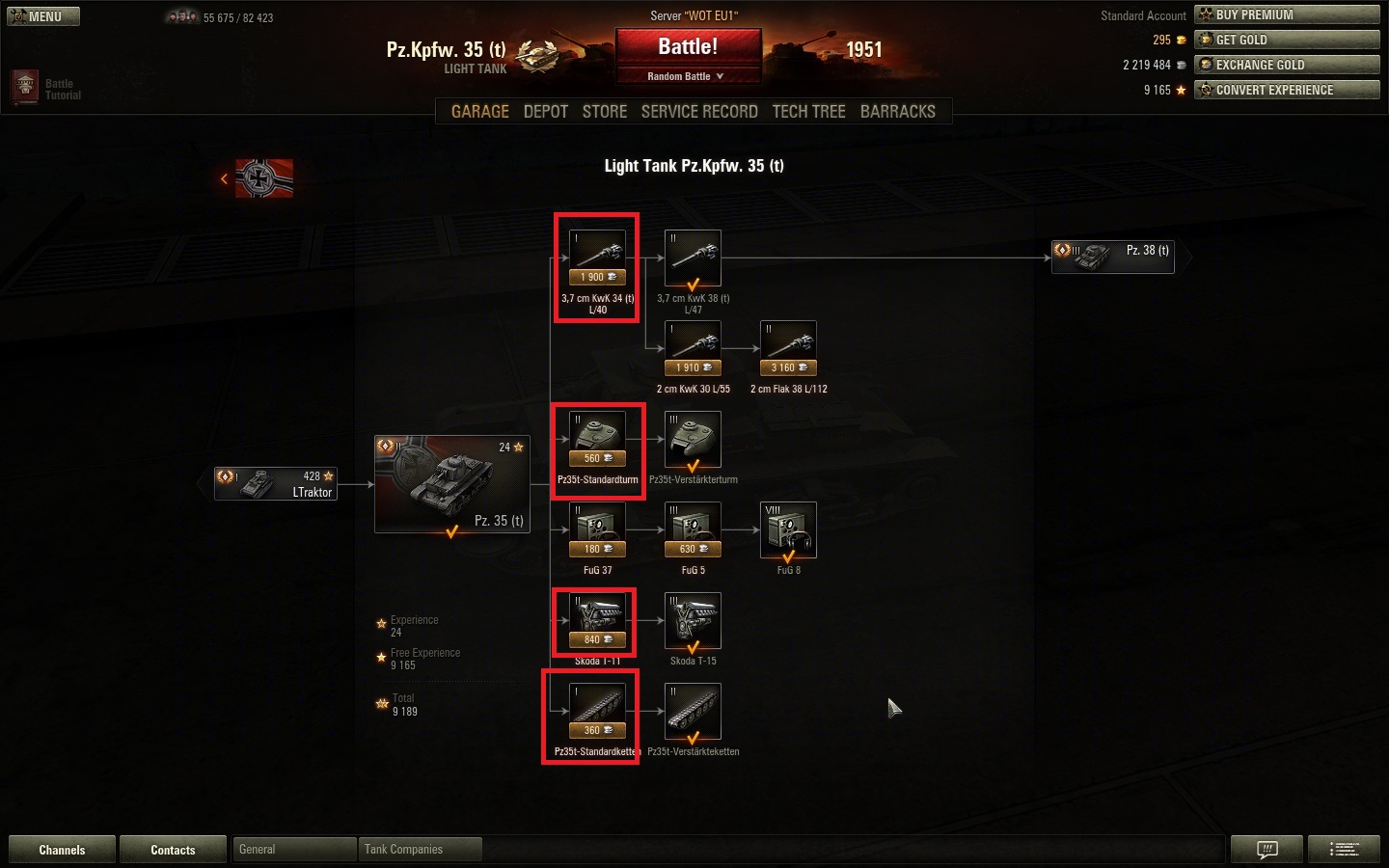Go to the STORE tab
The width and height of the screenshot is (1389, 868).
click(x=605, y=112)
